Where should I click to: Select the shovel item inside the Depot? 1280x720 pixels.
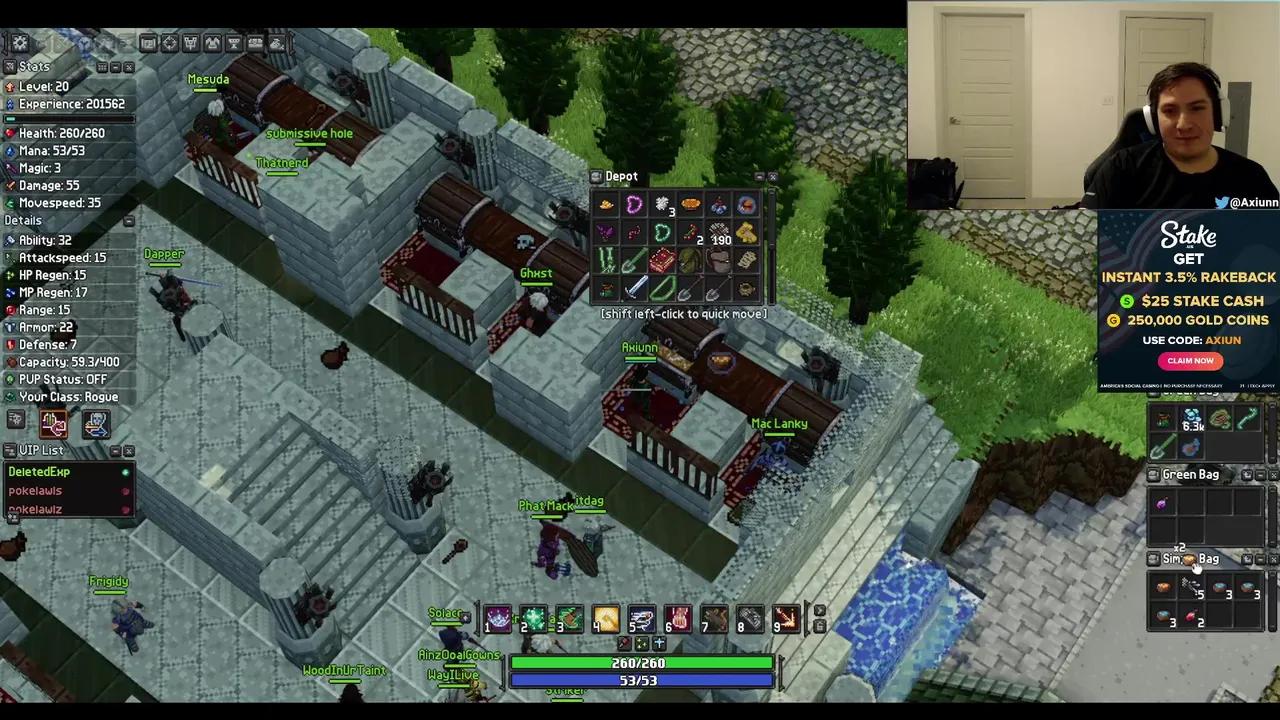(690, 291)
